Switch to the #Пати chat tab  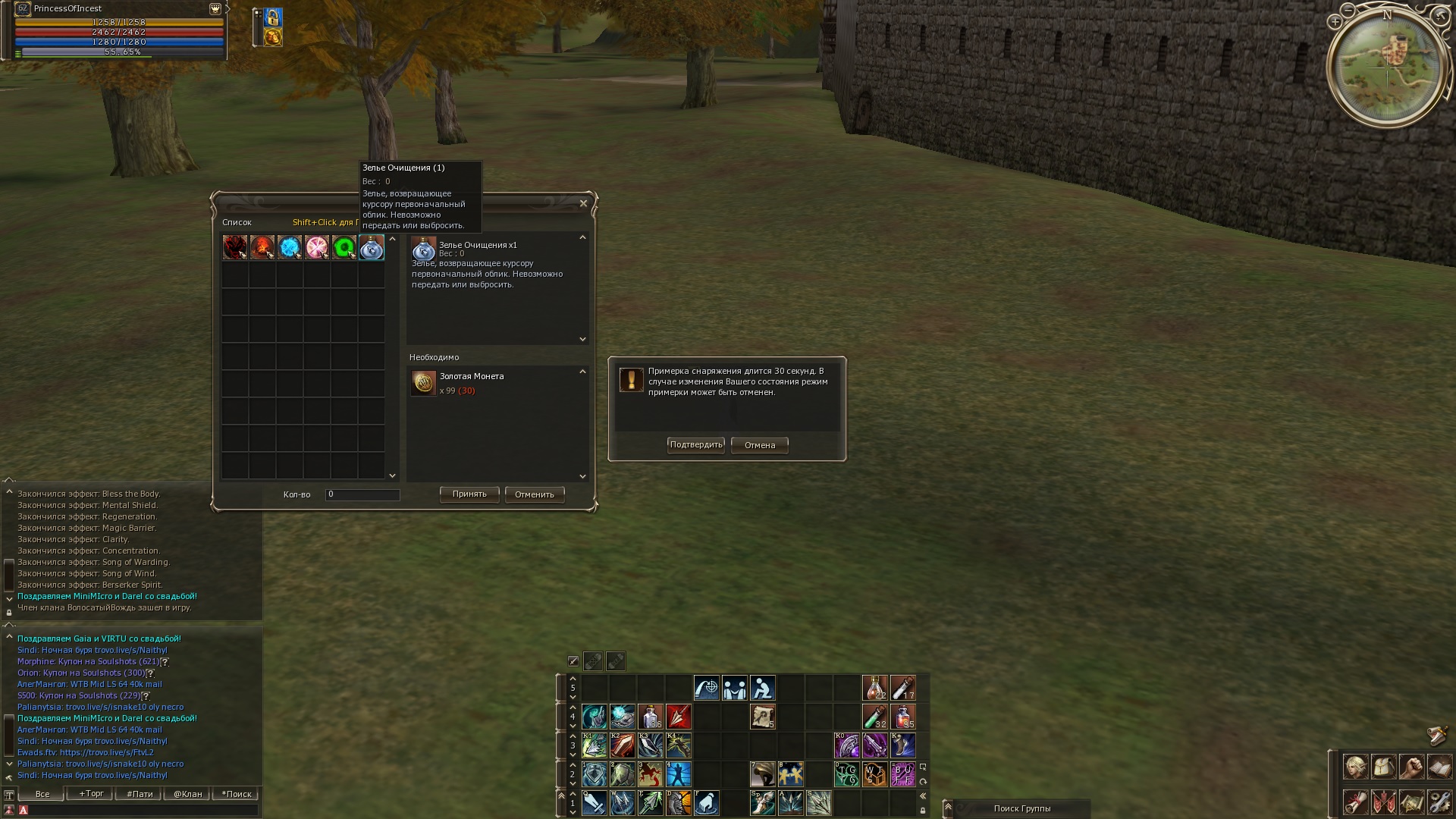coord(140,794)
